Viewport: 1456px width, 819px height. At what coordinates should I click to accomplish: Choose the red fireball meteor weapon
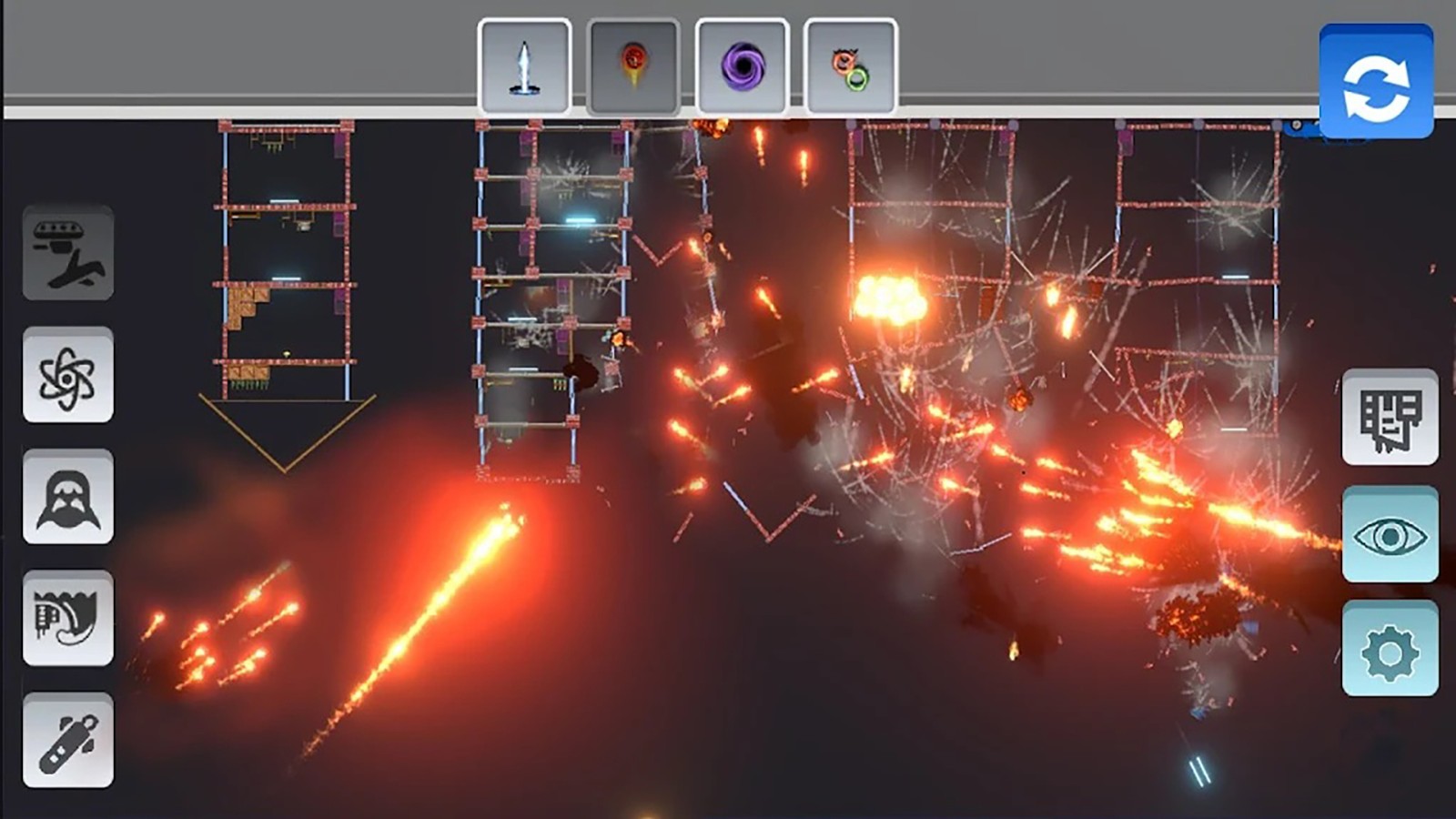[x=633, y=66]
